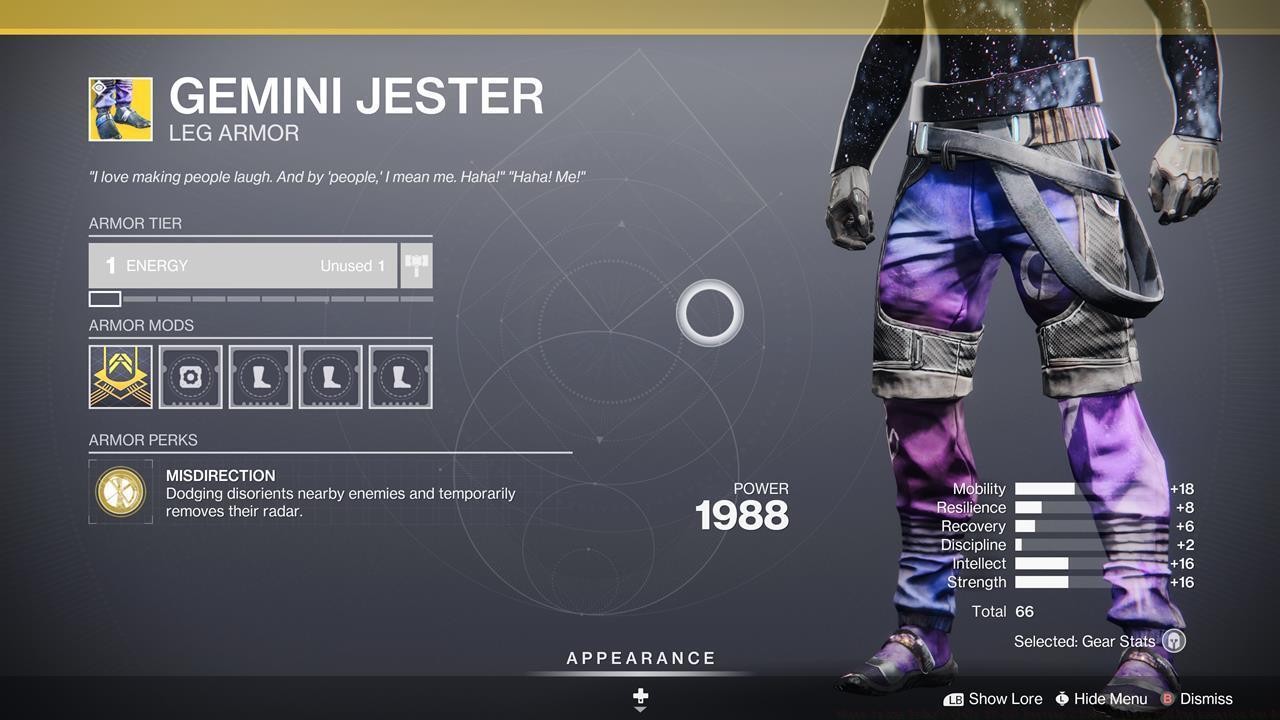Select the Gemini Jester armor thumbnail icon
Image resolution: width=1280 pixels, height=720 pixels.
pyautogui.click(x=120, y=105)
